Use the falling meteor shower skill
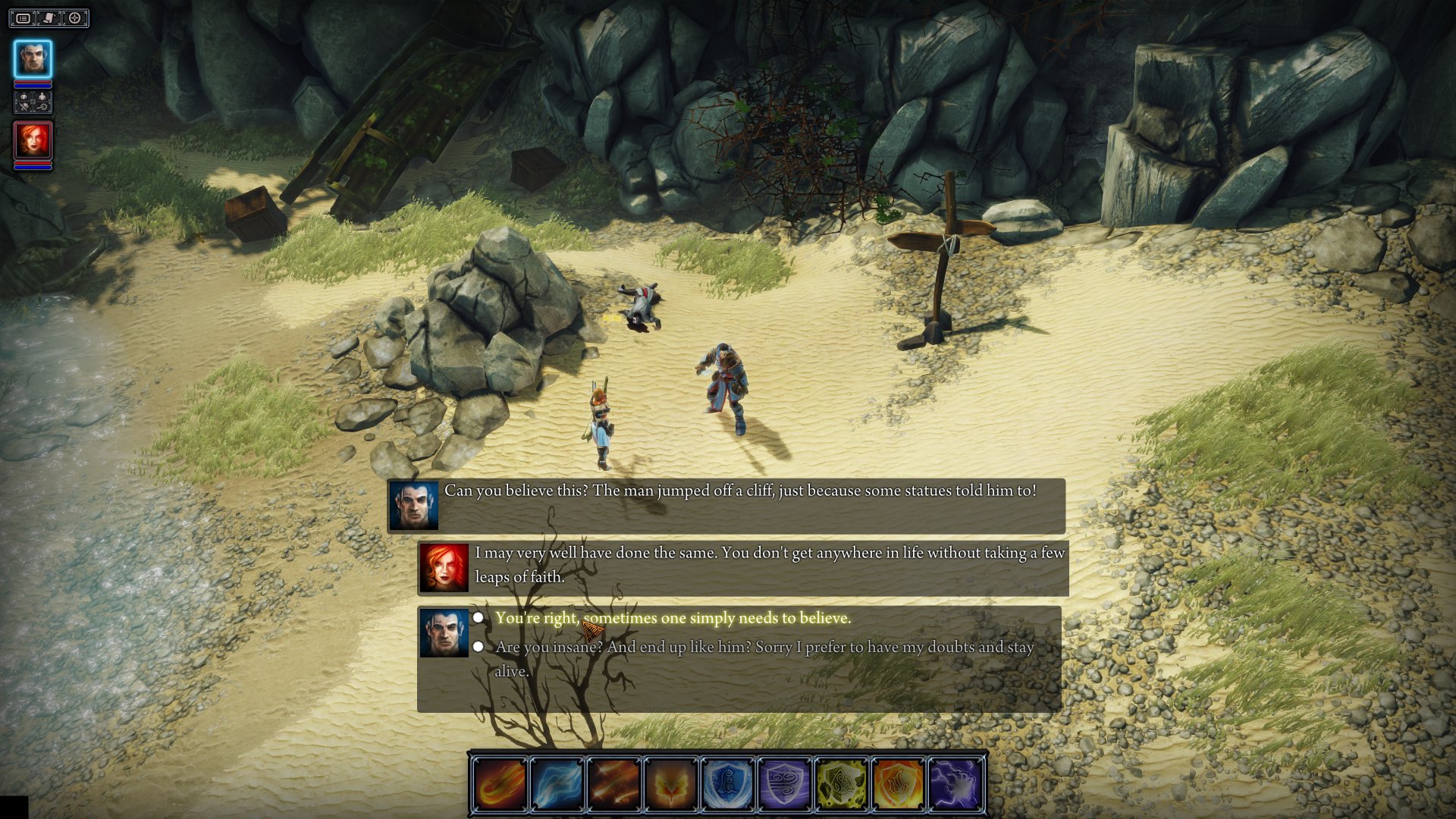Viewport: 1456px width, 819px height. coord(613,784)
